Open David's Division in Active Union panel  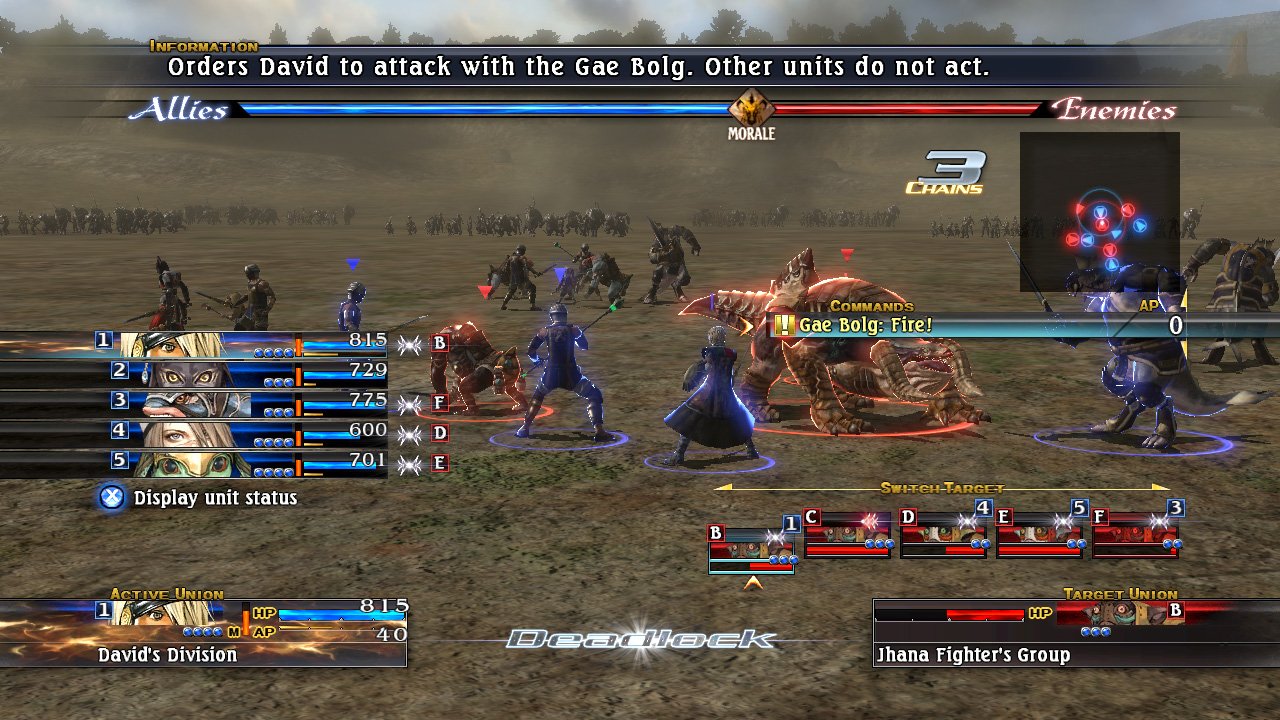(166, 655)
